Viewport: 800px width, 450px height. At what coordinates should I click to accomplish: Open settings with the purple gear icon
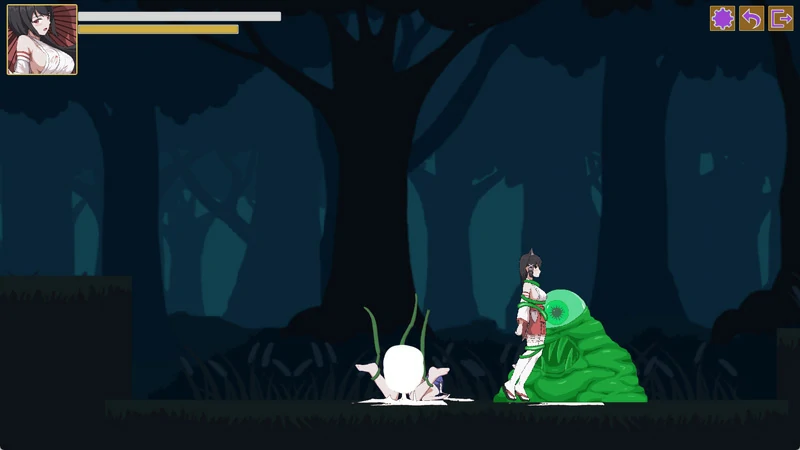pos(722,18)
